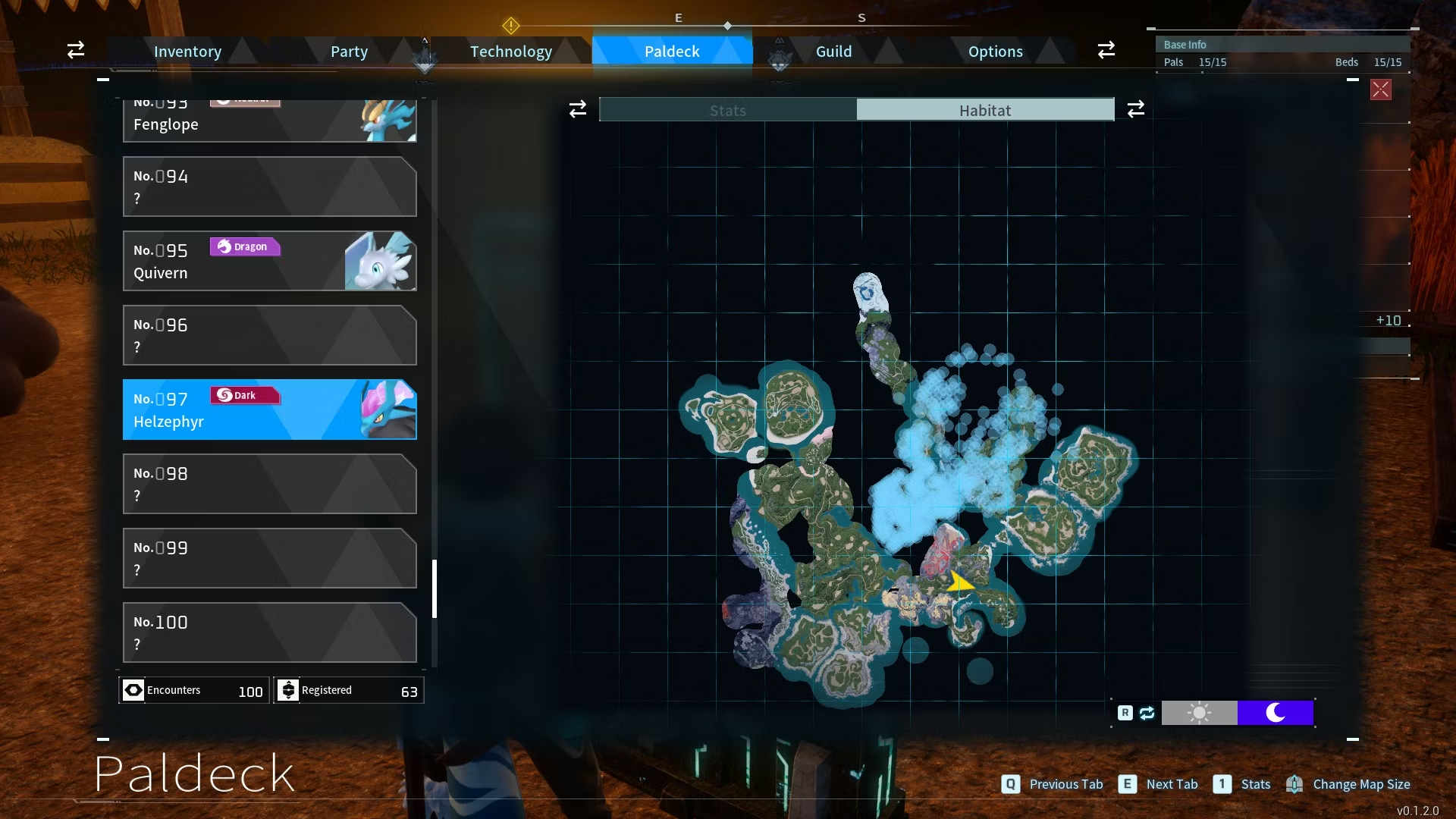The height and width of the screenshot is (819, 1456).
Task: Click the Paldeck list scrollbar handle
Action: tap(435, 588)
